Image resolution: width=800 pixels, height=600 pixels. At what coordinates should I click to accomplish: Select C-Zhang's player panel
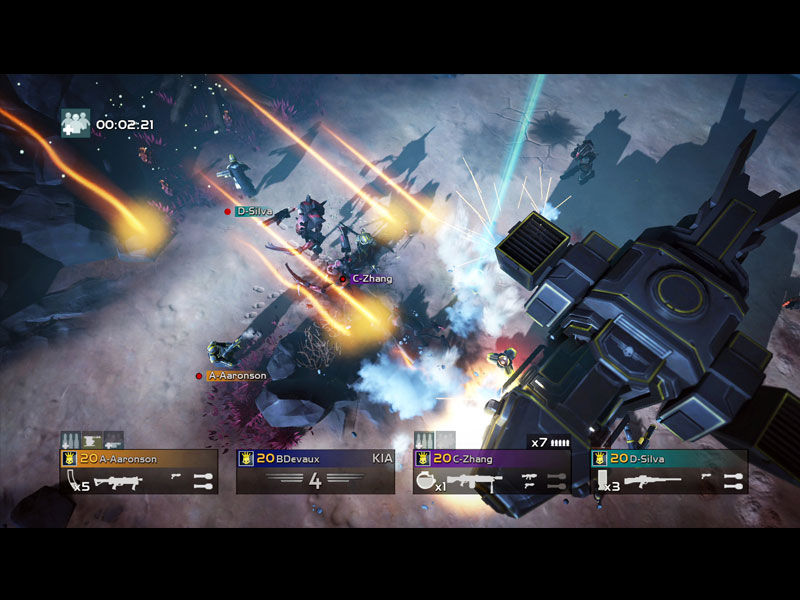click(x=492, y=471)
